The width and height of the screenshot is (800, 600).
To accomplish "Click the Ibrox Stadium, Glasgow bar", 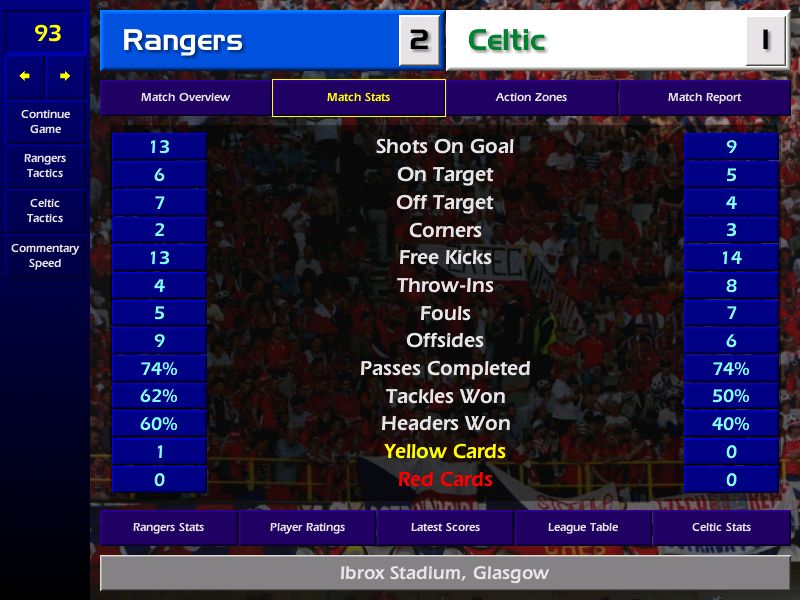I will [444, 574].
